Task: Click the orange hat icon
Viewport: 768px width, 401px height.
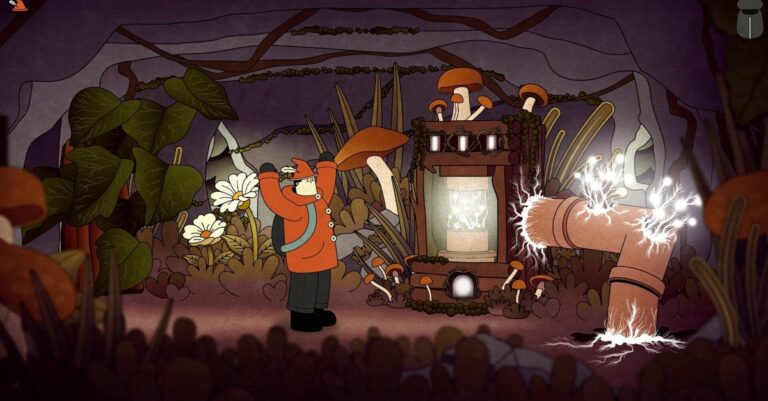Action: click(20, 5)
